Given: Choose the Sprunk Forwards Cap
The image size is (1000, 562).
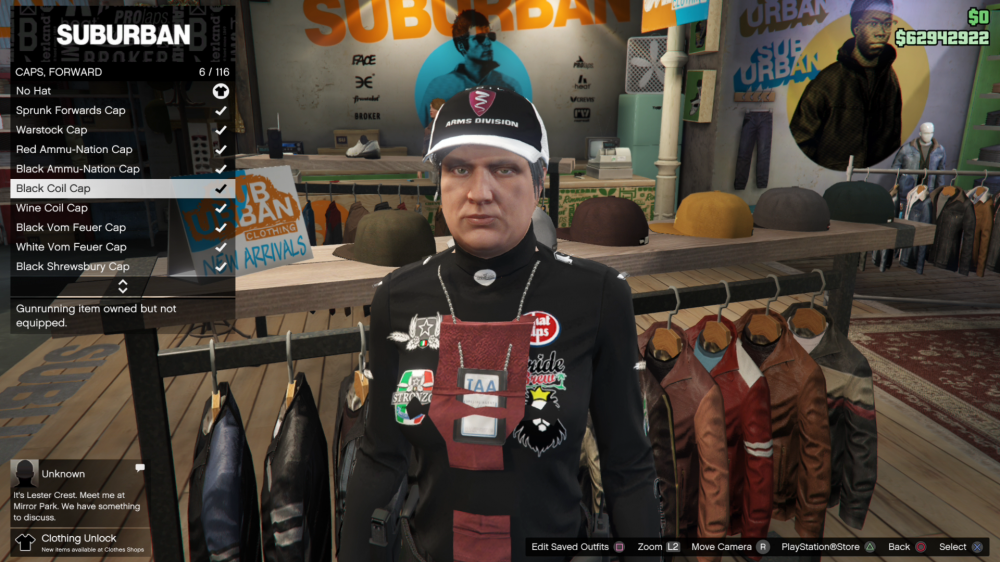Looking at the screenshot, I should 122,110.
